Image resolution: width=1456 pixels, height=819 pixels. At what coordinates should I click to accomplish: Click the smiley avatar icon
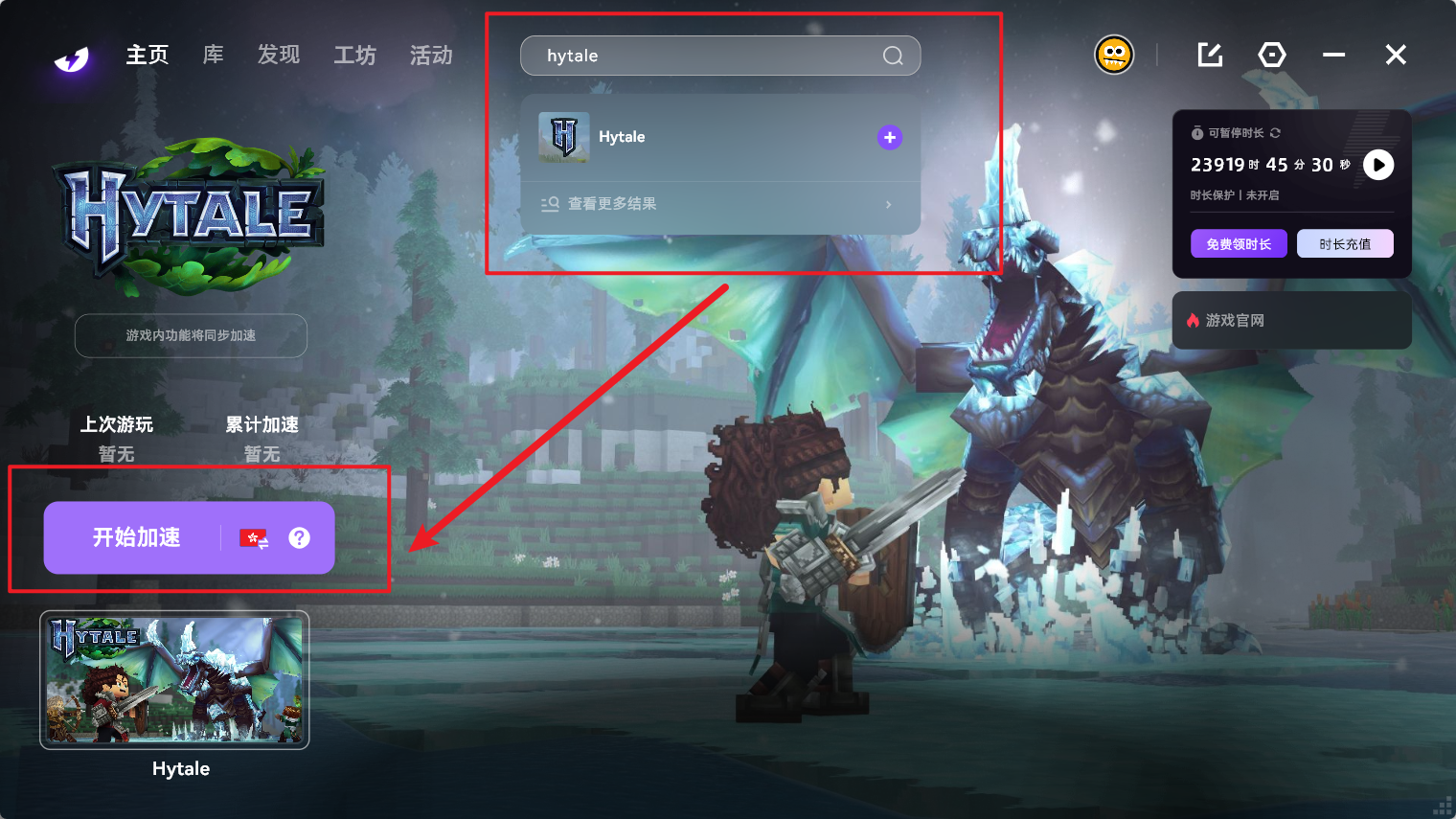(1114, 55)
